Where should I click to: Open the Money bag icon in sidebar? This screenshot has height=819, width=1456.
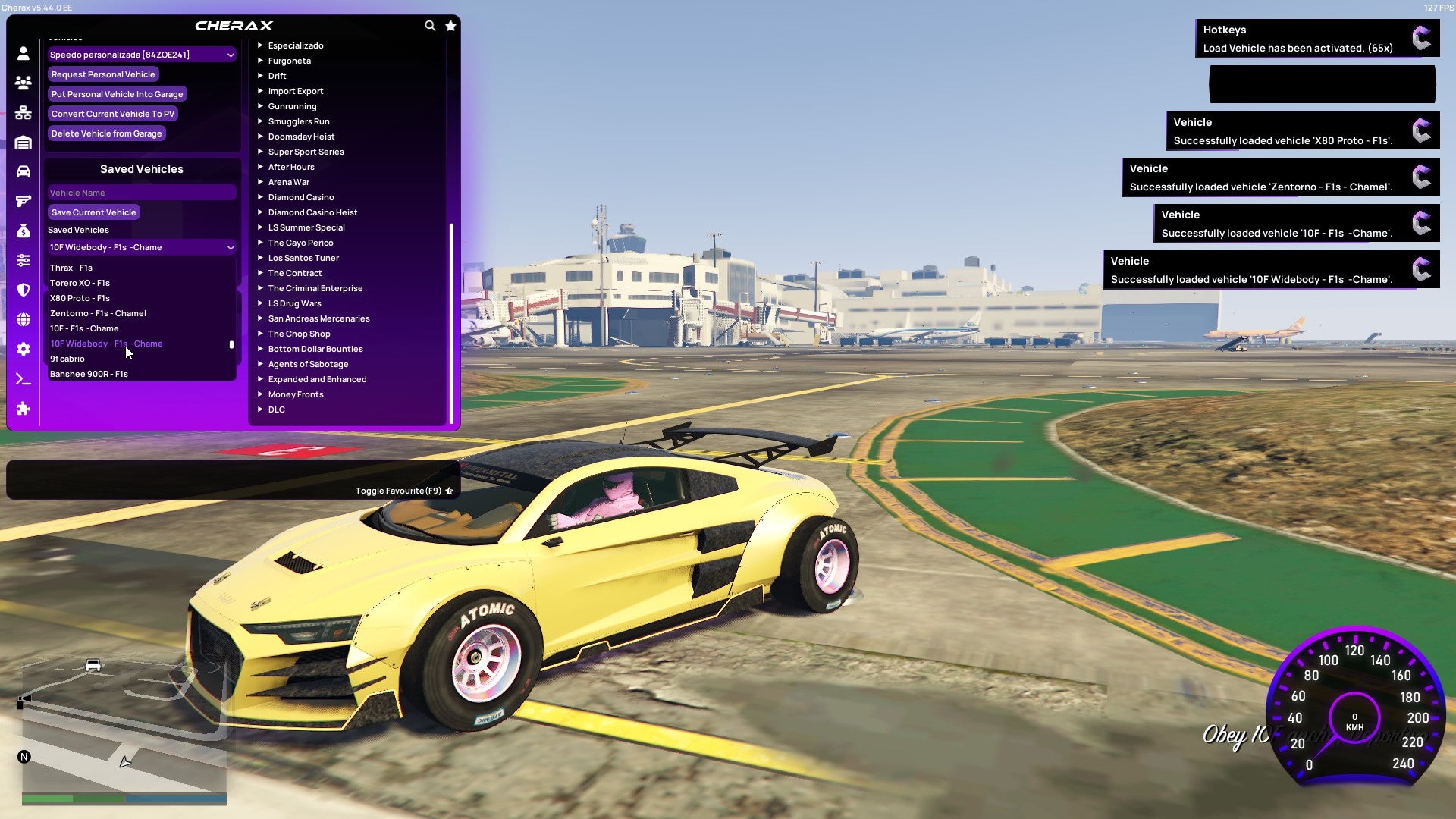click(23, 230)
